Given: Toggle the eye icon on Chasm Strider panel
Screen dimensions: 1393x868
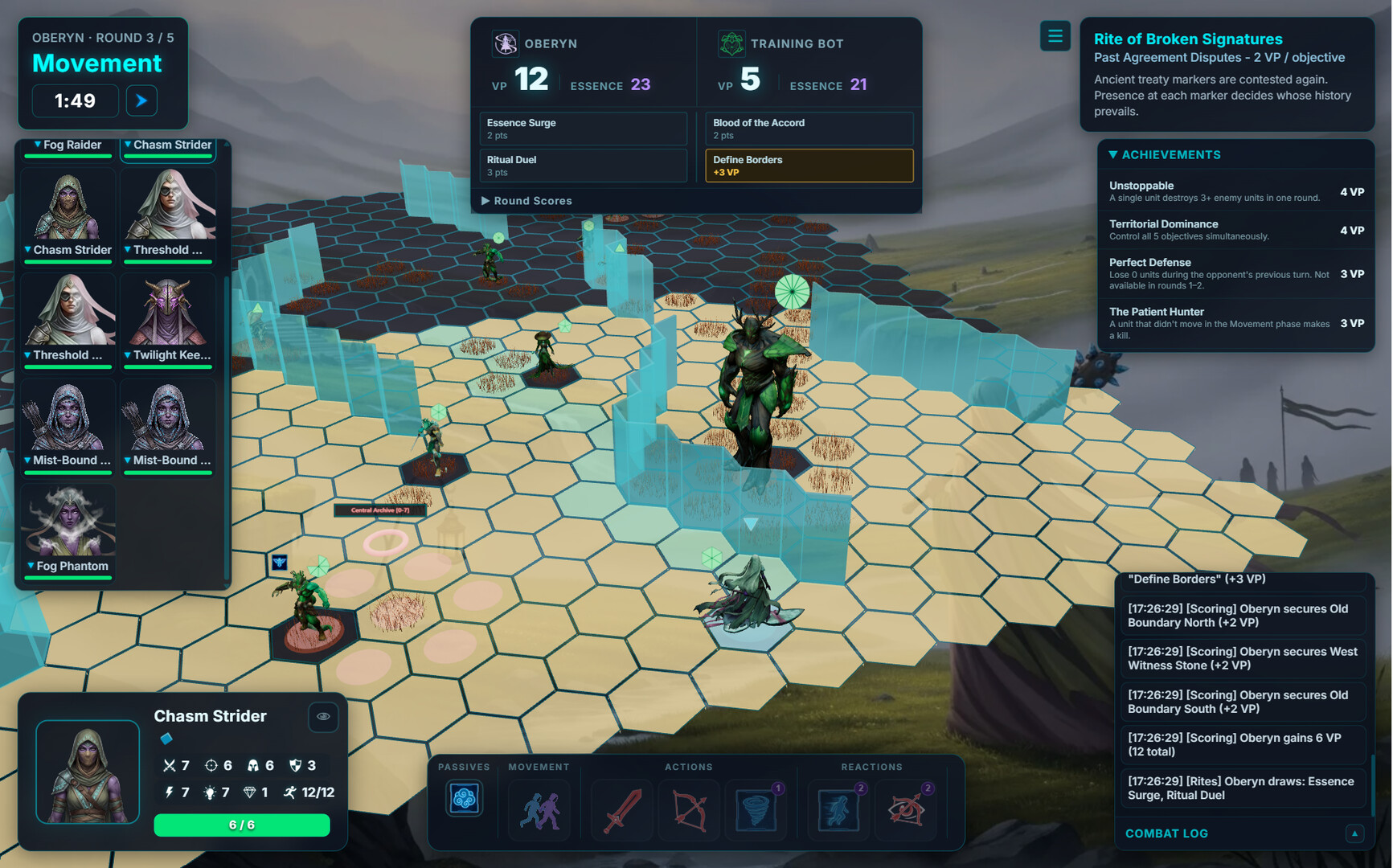Looking at the screenshot, I should point(323,716).
